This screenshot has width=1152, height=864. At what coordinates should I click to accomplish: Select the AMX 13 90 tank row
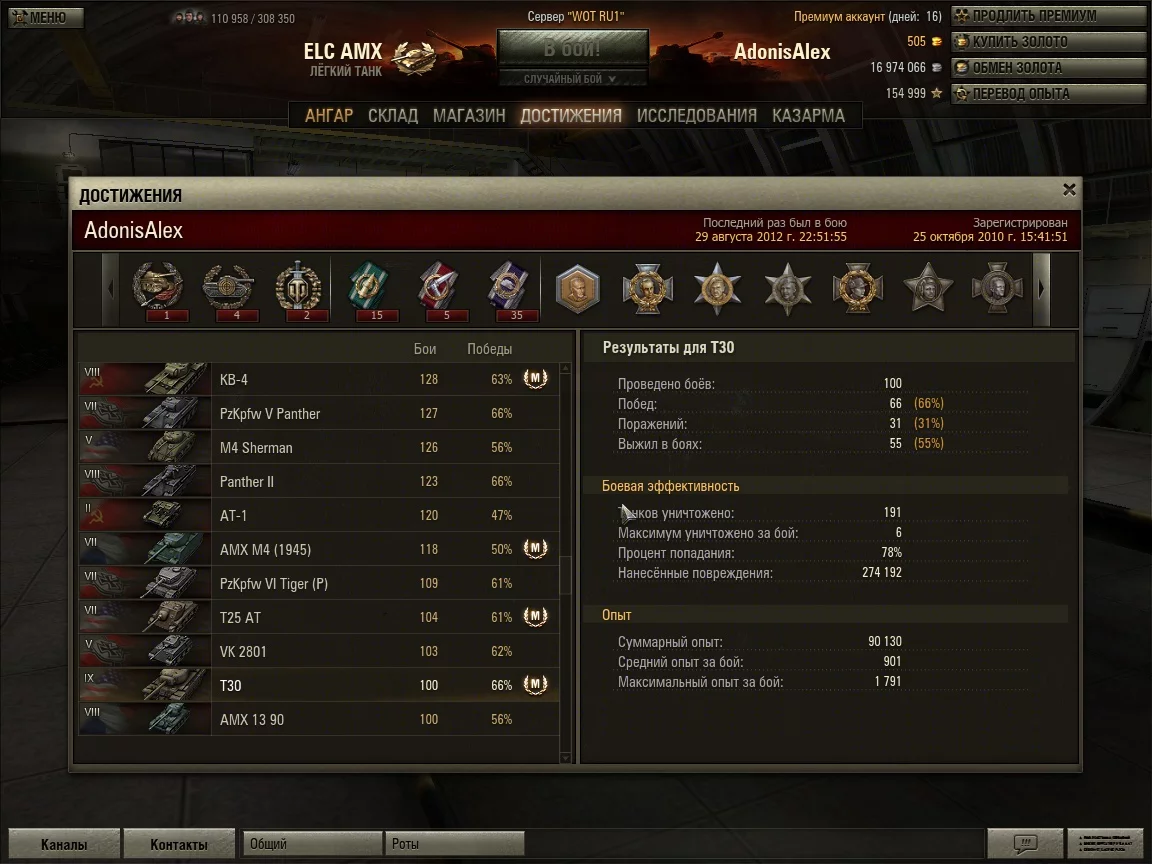[318, 720]
